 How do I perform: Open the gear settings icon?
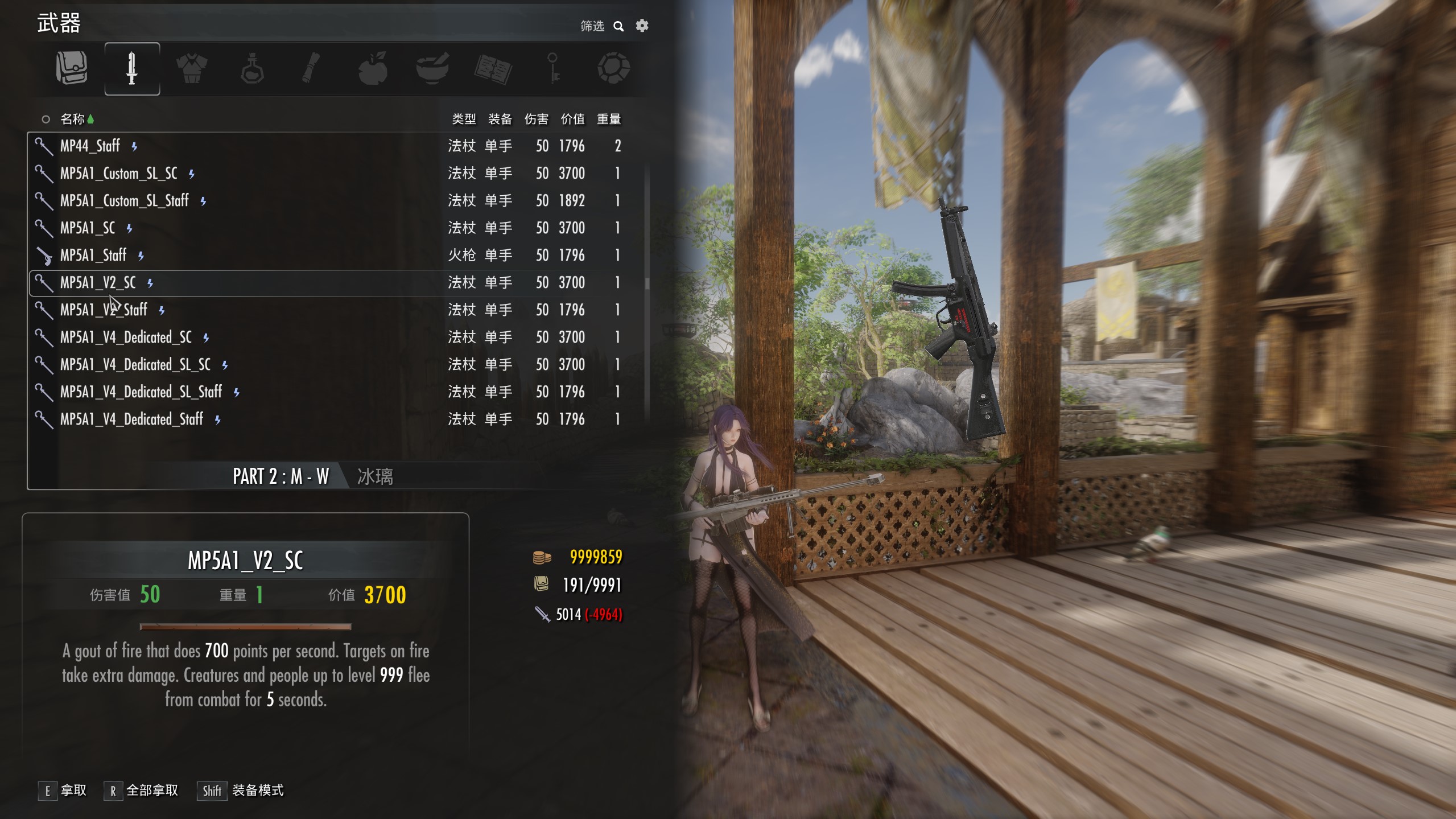(642, 26)
